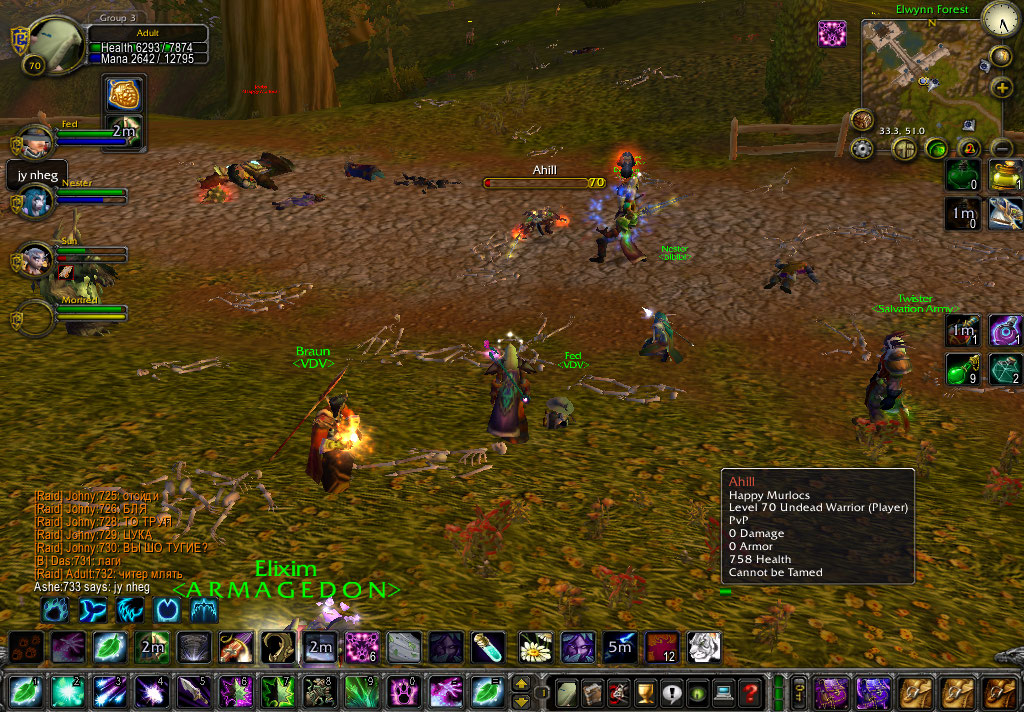Screen dimensions: 1024x712
Task: Zoom in the minimap with plus button
Action: click(1001, 87)
